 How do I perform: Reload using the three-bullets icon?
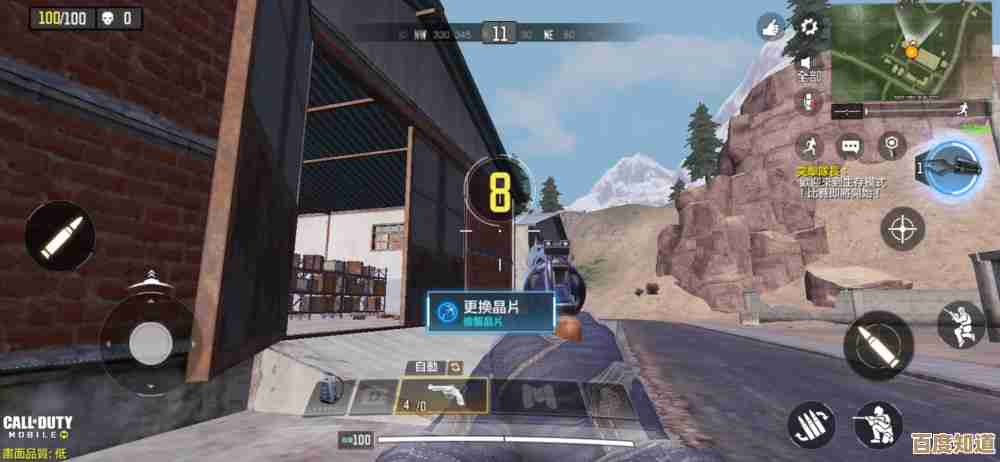(x=811, y=425)
